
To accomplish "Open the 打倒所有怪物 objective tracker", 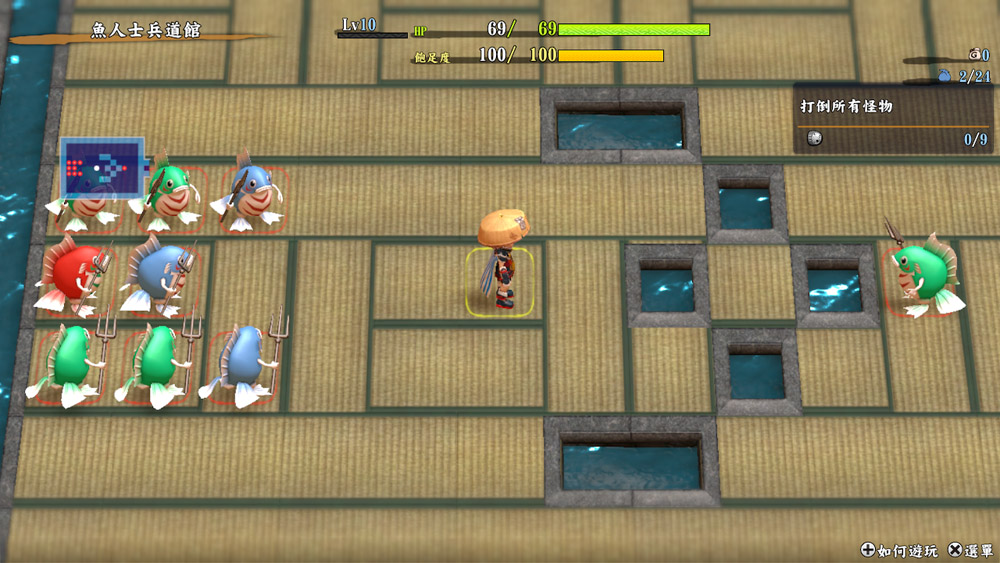I will tap(894, 119).
